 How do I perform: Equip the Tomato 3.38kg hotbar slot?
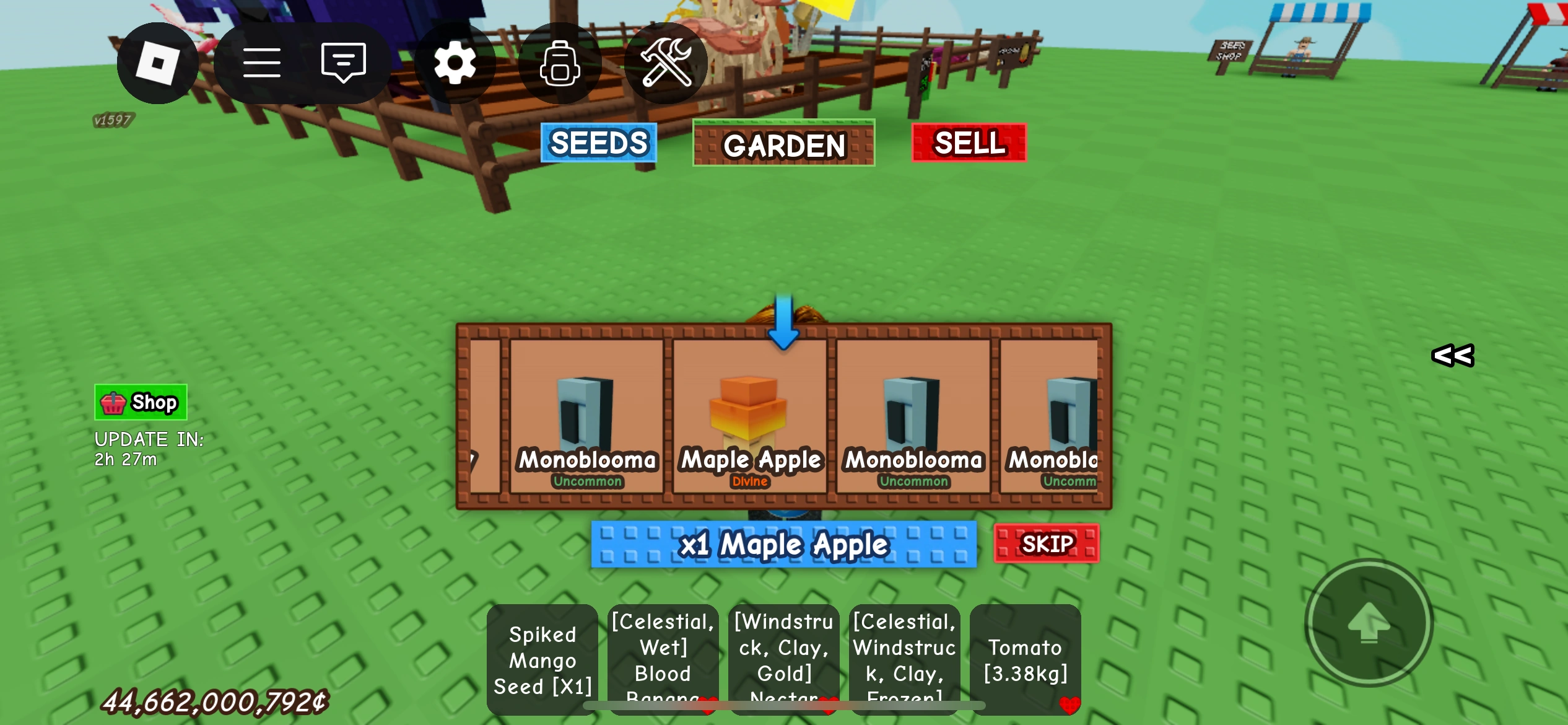click(x=1026, y=659)
